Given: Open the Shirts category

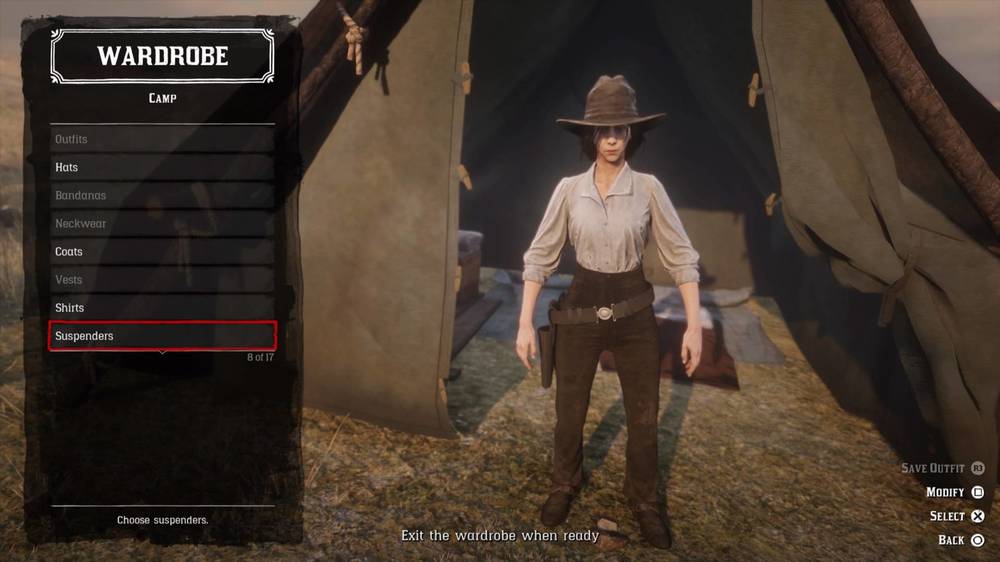Looking at the screenshot, I should (162, 307).
